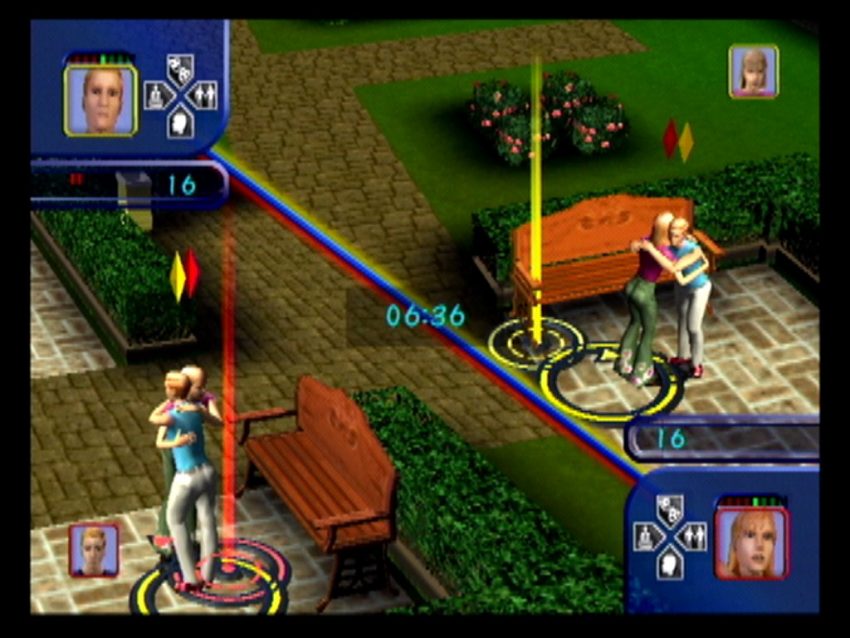Image resolution: width=850 pixels, height=638 pixels.
Task: Click the small red-framed male portrait thumbnail
Action: click(x=94, y=549)
